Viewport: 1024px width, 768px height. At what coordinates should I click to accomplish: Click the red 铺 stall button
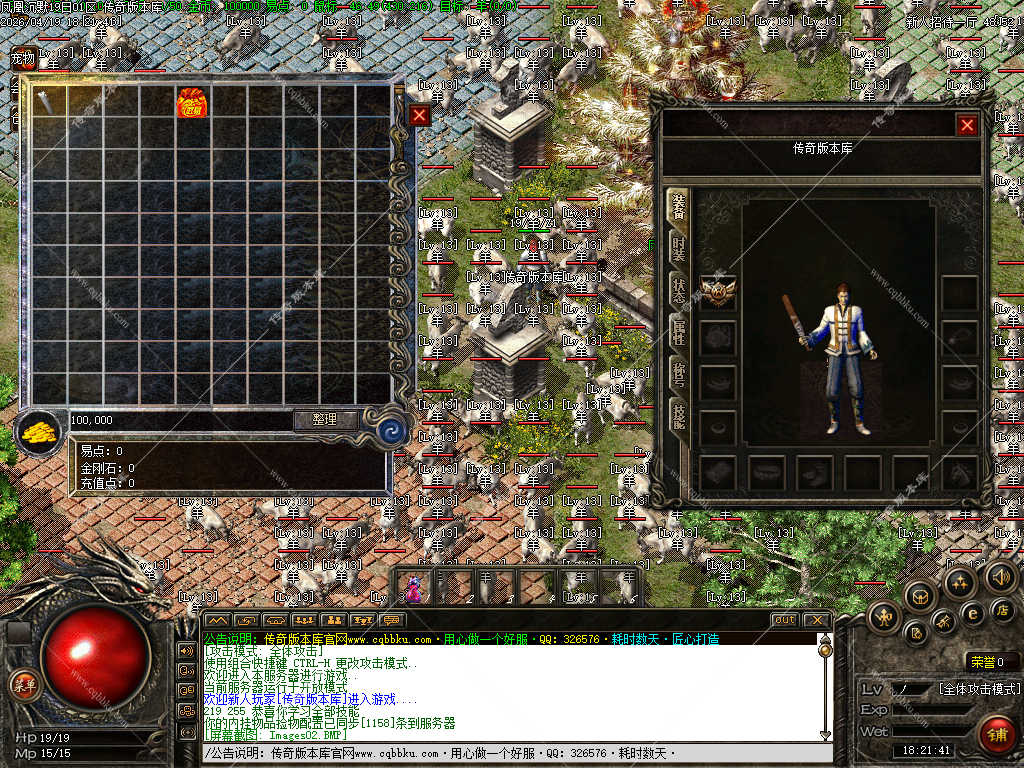tap(995, 734)
